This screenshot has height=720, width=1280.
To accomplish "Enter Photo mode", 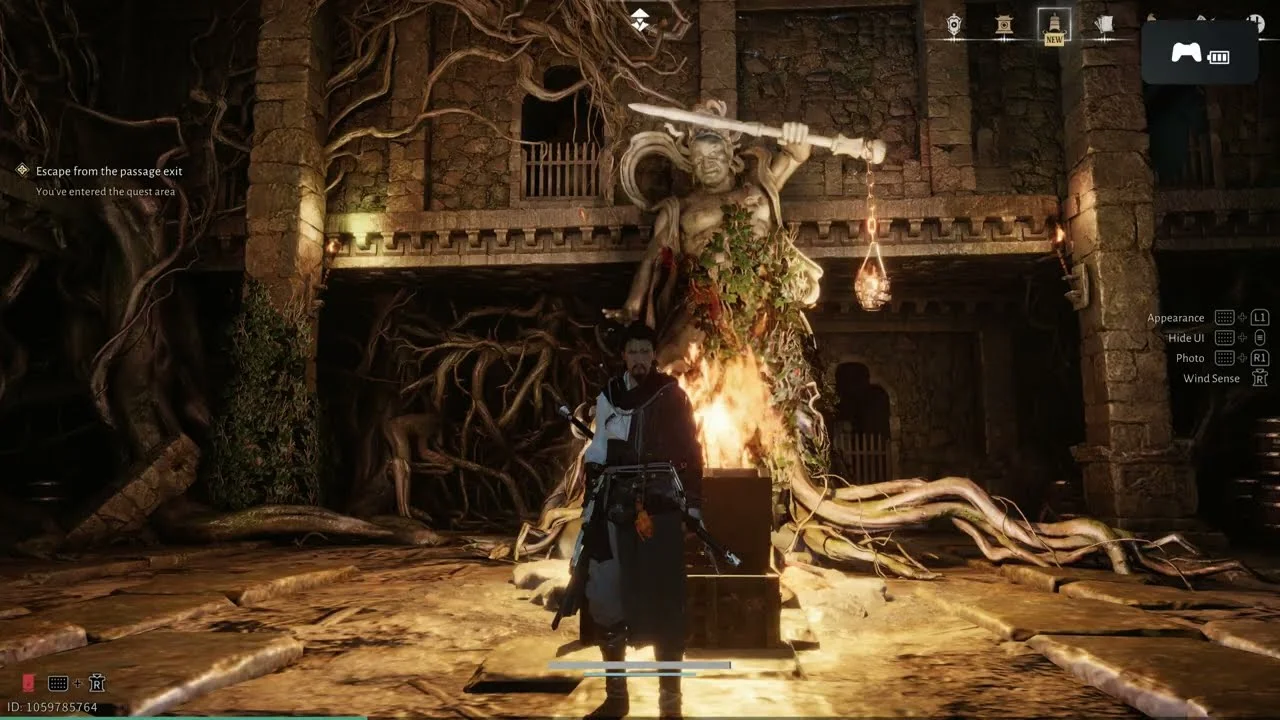I will tap(1190, 358).
